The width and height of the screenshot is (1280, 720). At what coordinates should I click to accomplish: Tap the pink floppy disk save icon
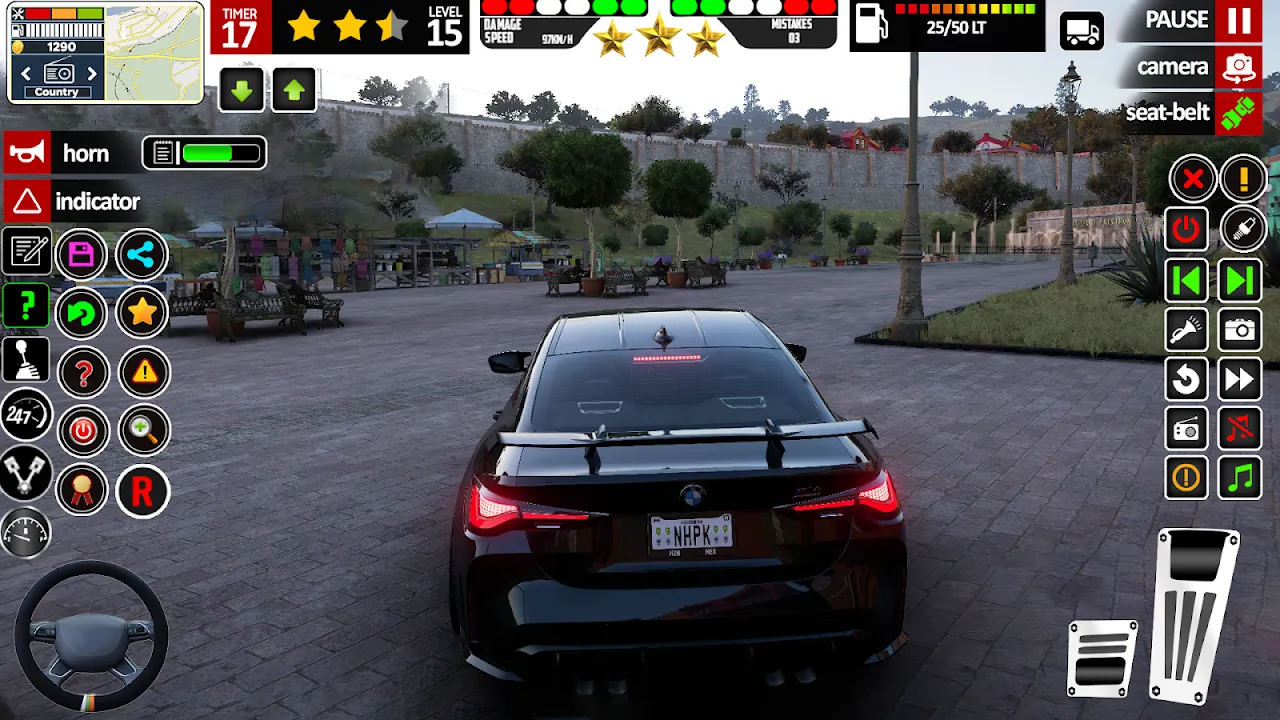tap(82, 255)
